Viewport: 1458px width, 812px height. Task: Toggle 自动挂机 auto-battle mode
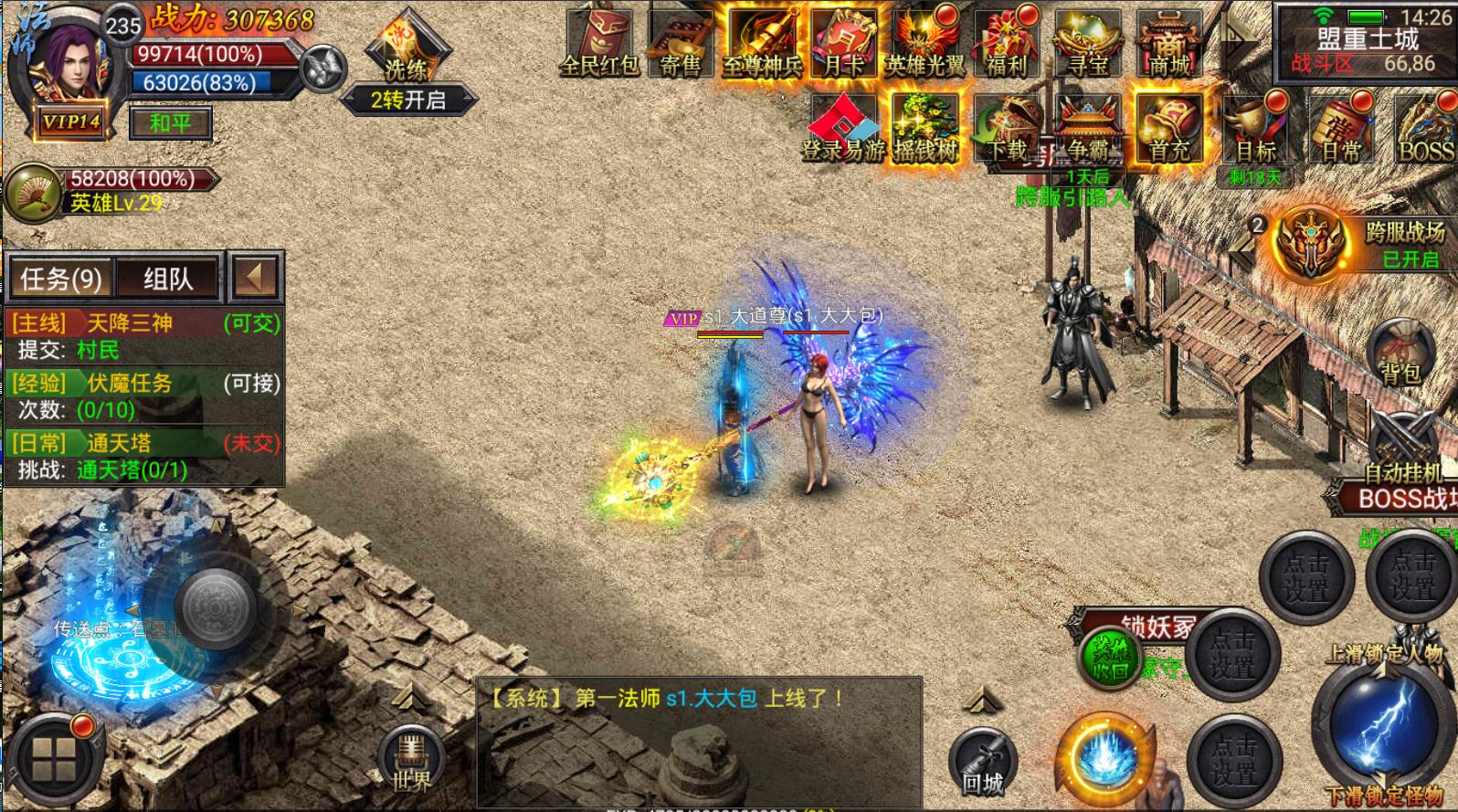[1403, 449]
